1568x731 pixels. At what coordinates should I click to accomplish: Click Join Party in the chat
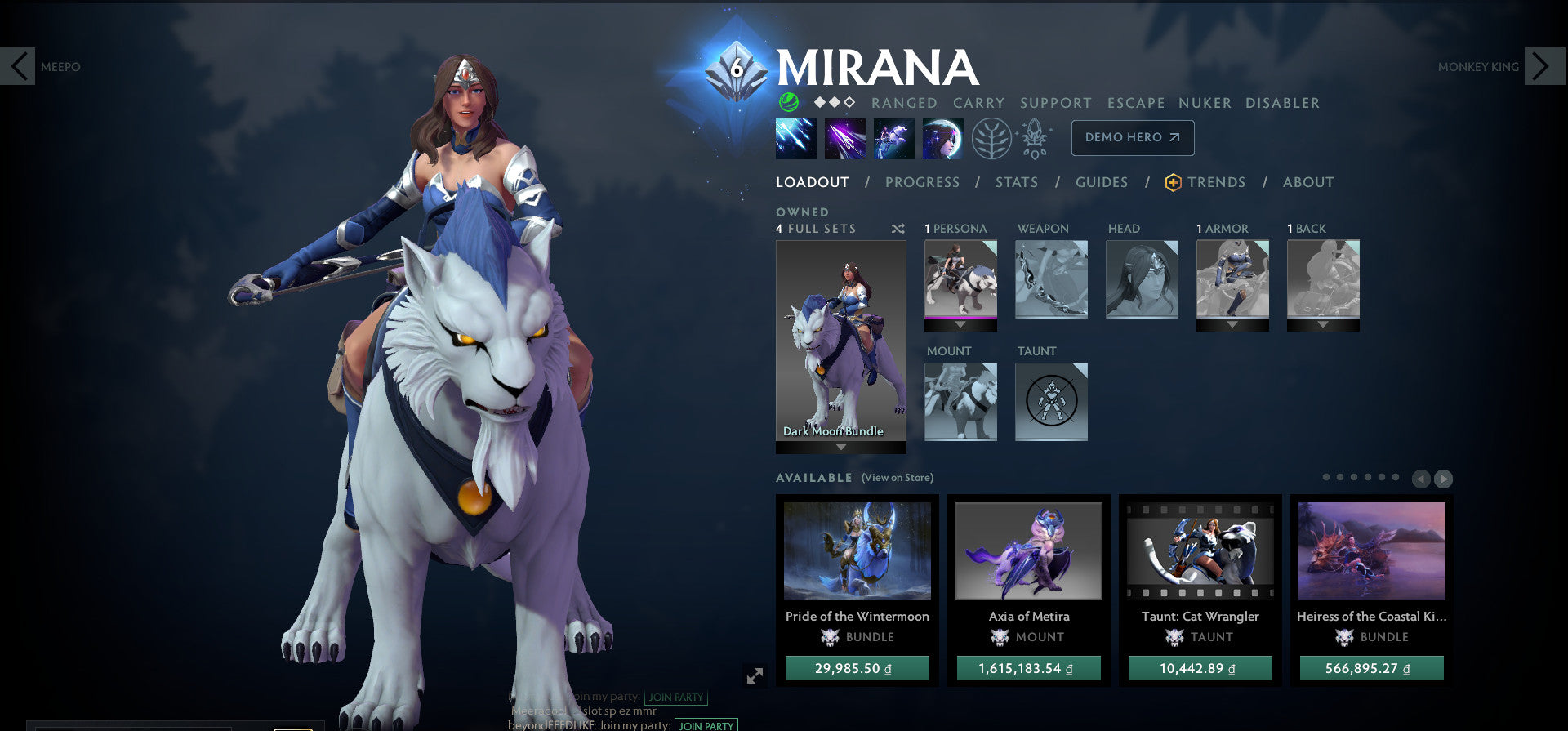pos(675,698)
